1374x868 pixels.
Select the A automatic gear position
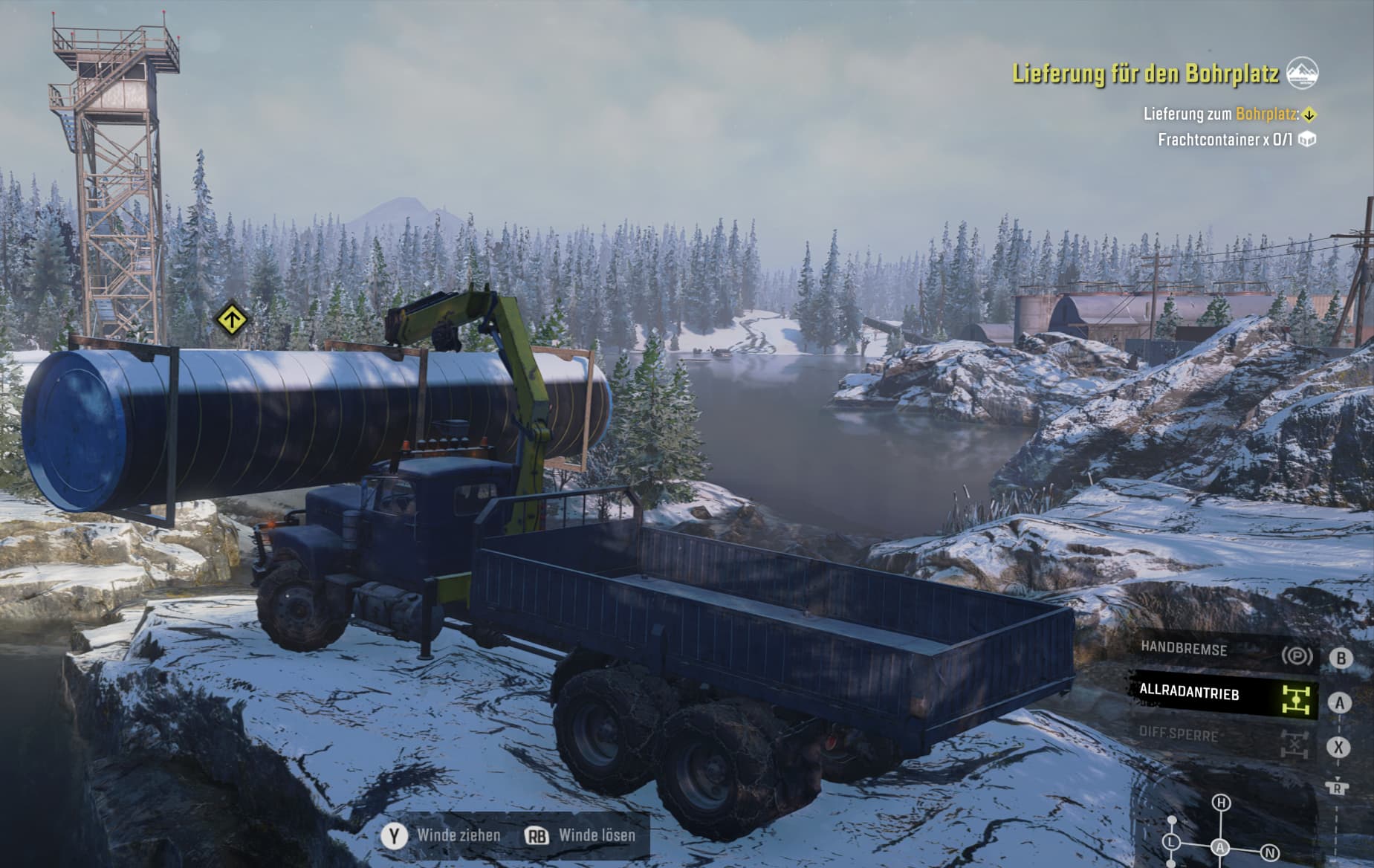pos(1220,847)
